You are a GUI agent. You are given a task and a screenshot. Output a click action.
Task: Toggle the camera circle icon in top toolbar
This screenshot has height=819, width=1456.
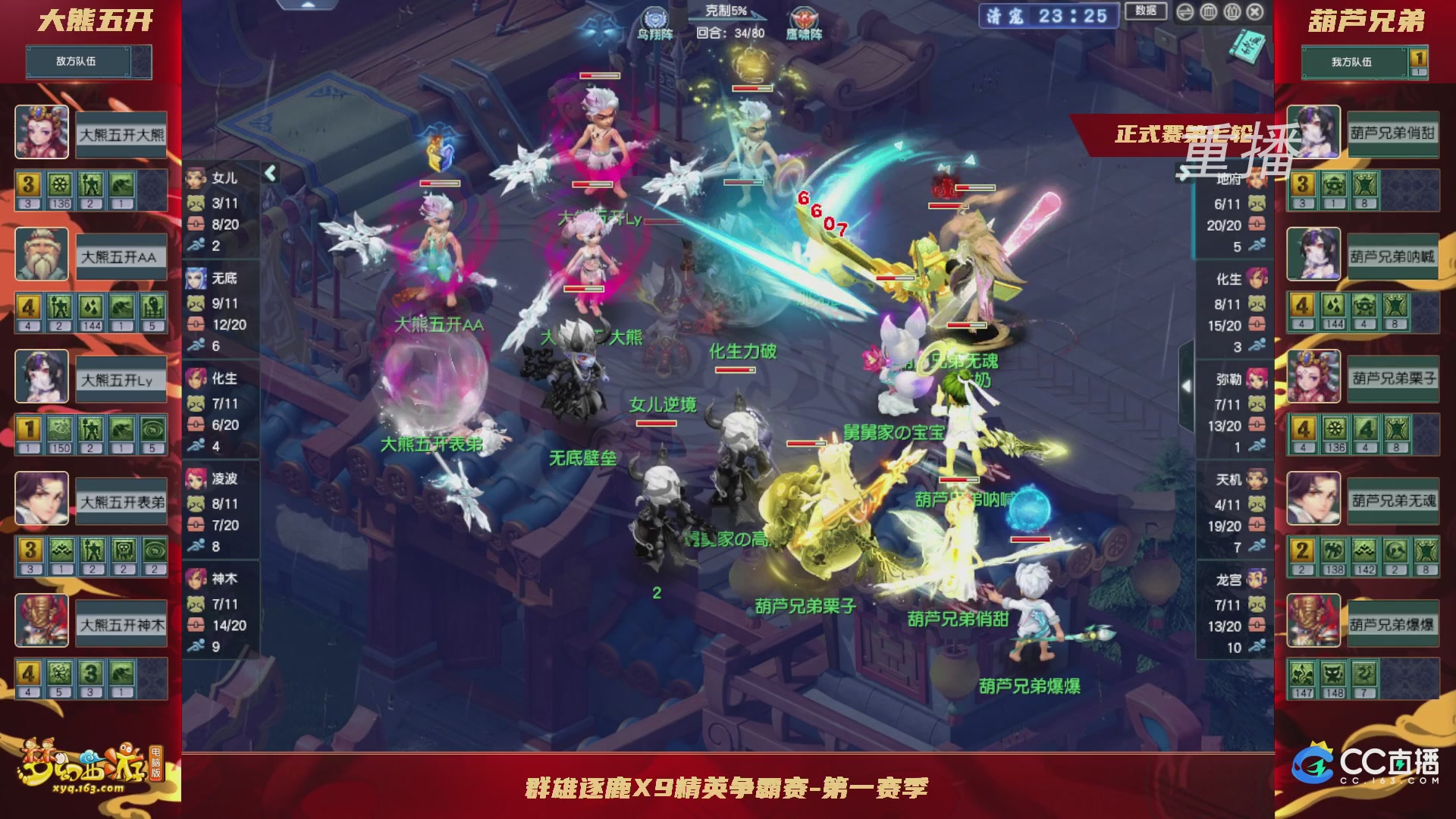point(1231,11)
